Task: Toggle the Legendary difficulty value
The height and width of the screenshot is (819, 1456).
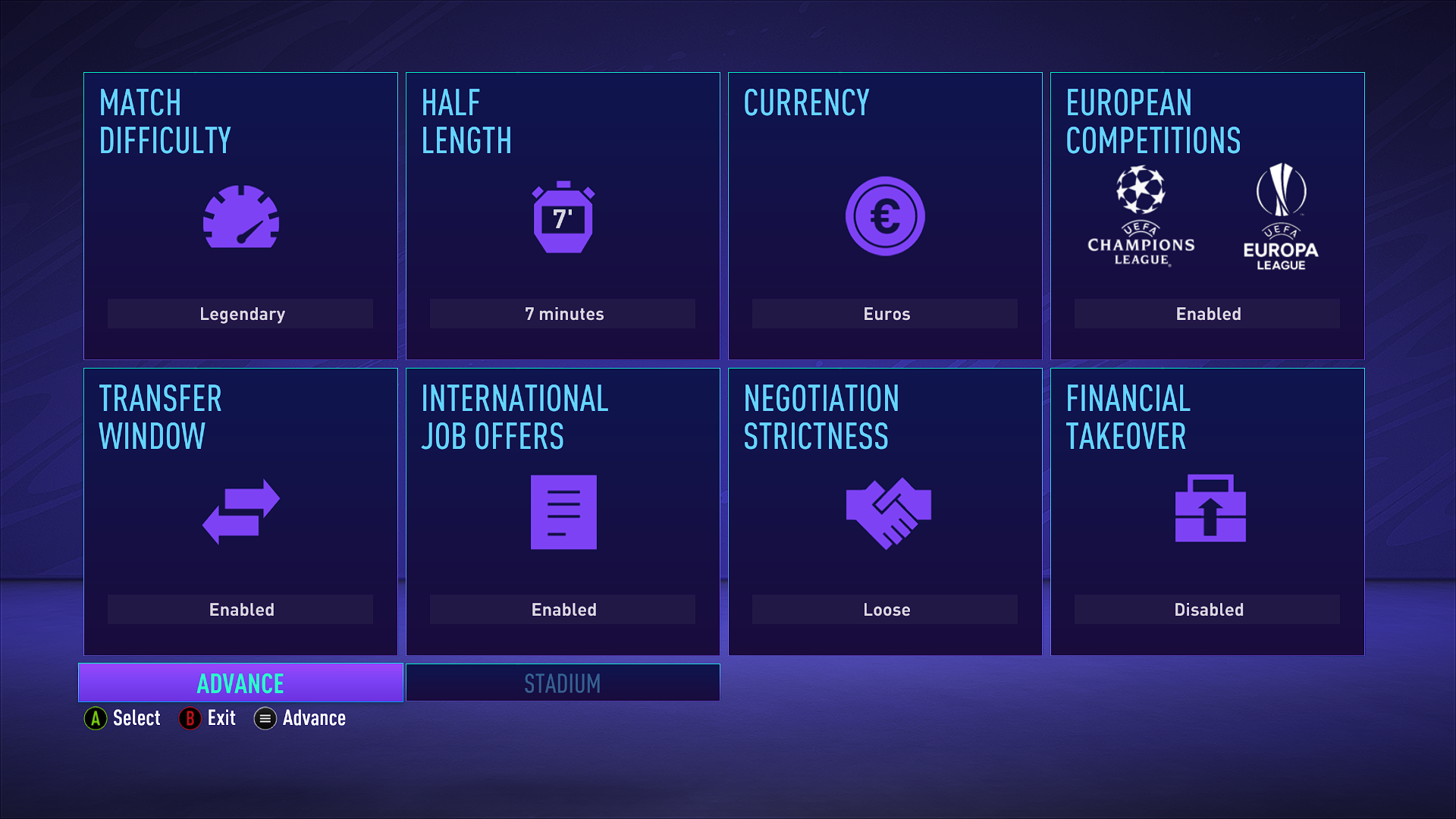Action: click(240, 314)
